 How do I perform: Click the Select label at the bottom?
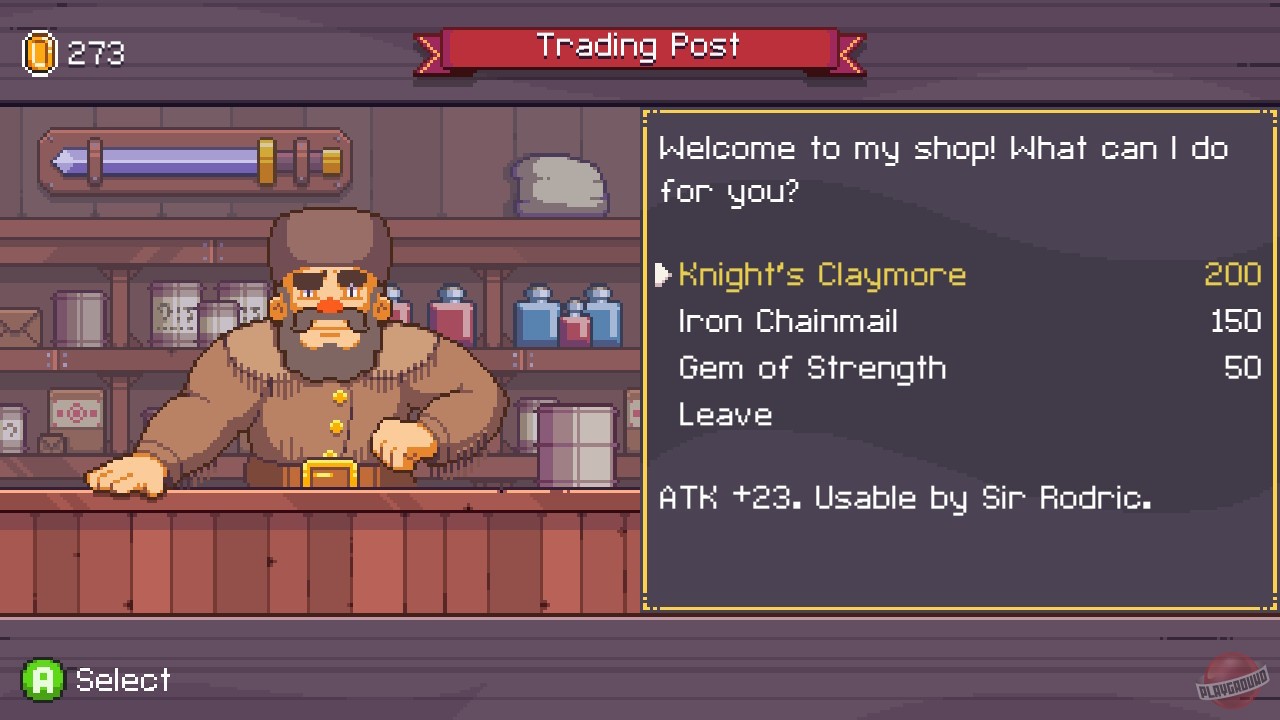(x=121, y=680)
